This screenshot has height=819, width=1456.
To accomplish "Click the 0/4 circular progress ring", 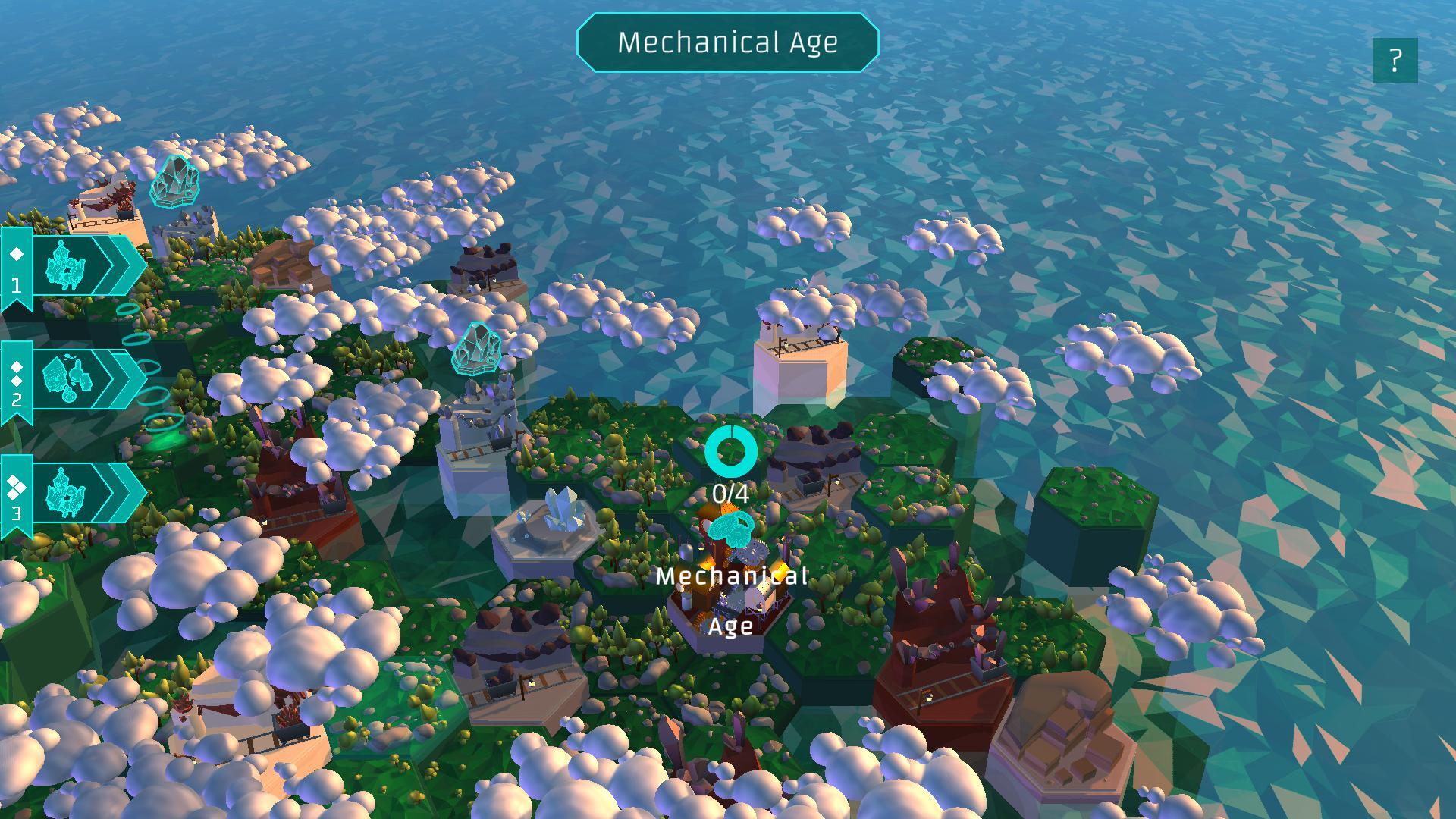I will coord(732,450).
